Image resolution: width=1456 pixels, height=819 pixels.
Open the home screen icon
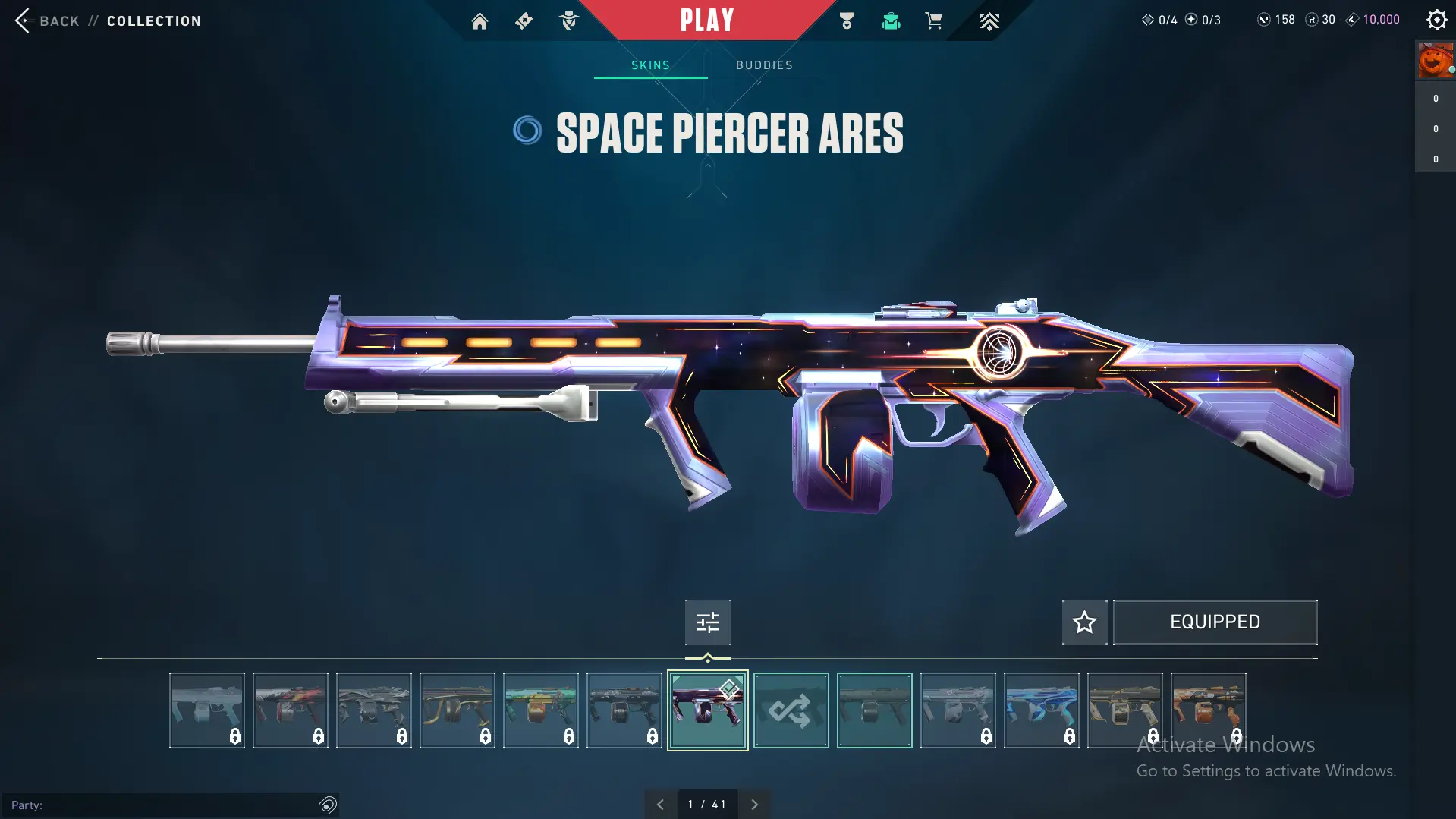[x=480, y=21]
